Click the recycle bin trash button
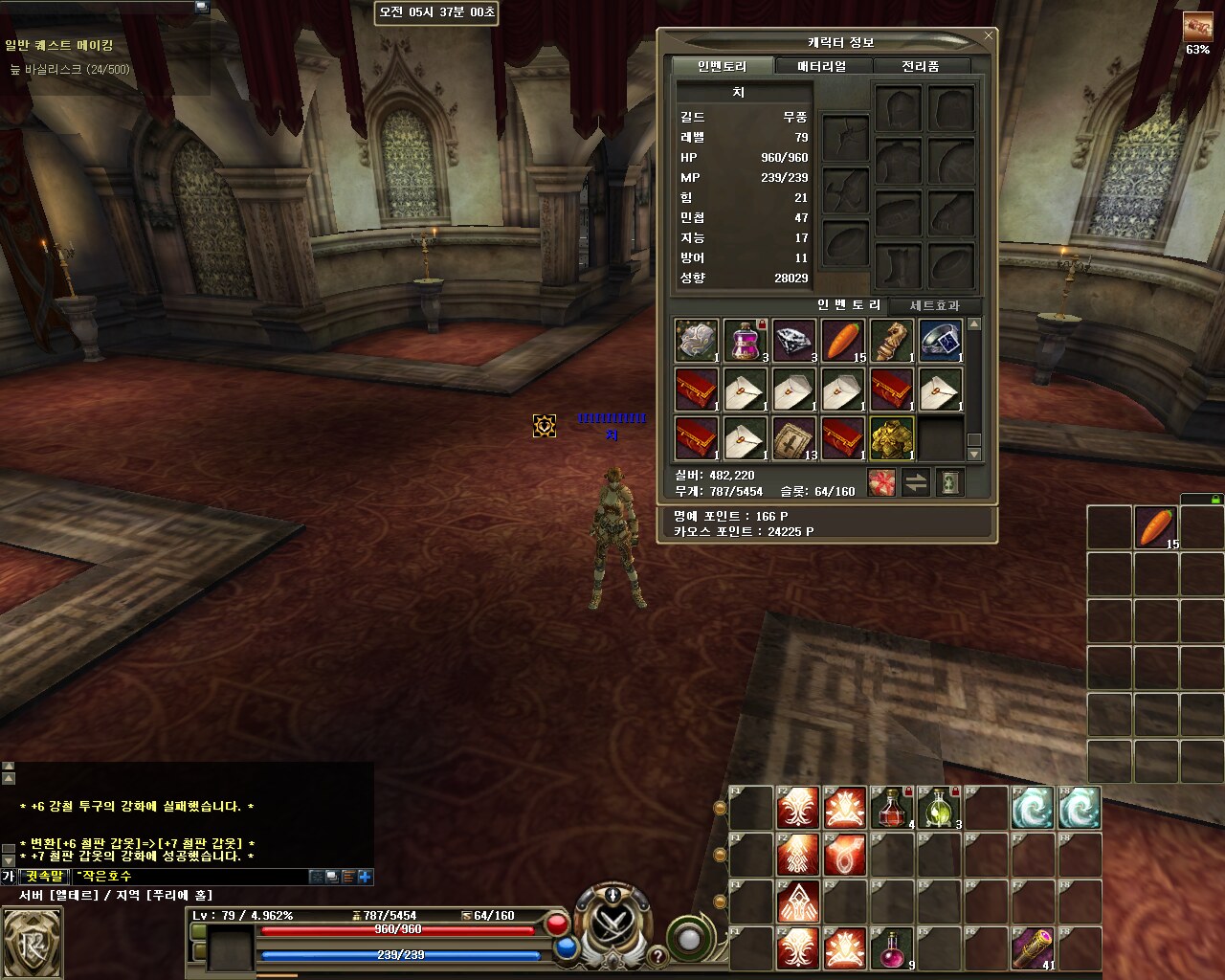The height and width of the screenshot is (980, 1225). coord(949,483)
